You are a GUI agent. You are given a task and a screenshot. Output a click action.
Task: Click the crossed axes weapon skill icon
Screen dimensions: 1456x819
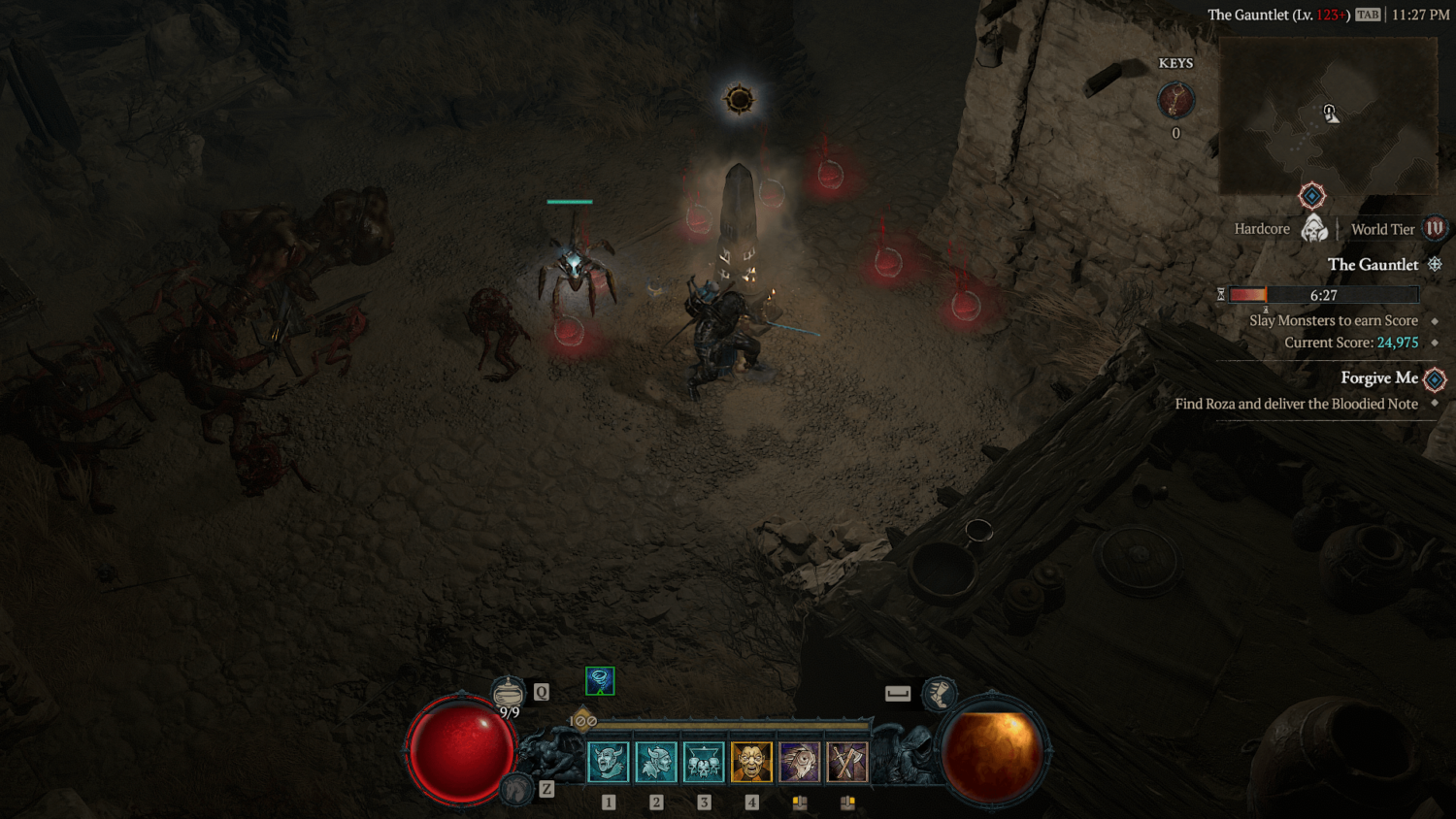pyautogui.click(x=845, y=761)
